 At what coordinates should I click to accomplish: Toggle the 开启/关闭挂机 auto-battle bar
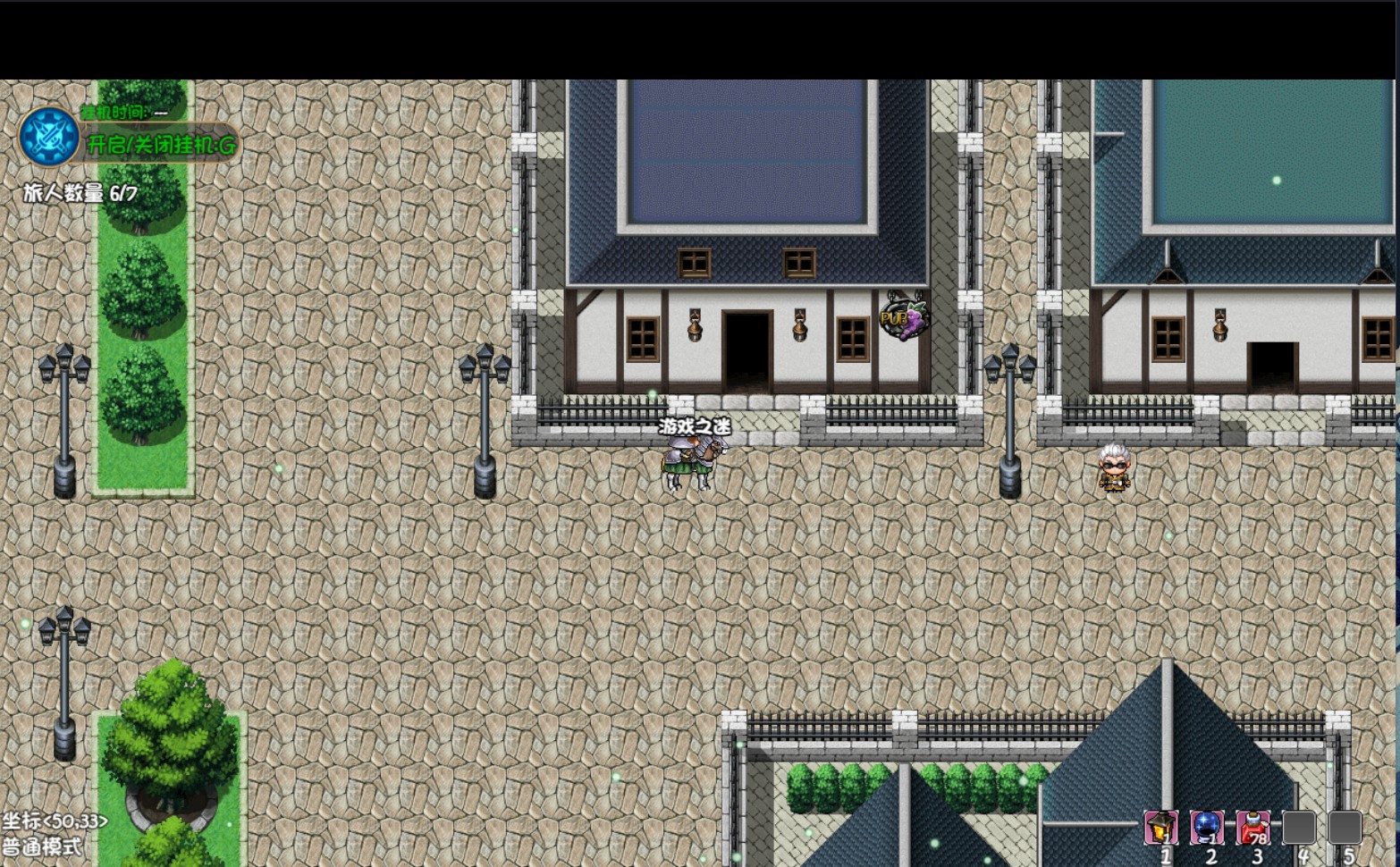click(x=161, y=145)
